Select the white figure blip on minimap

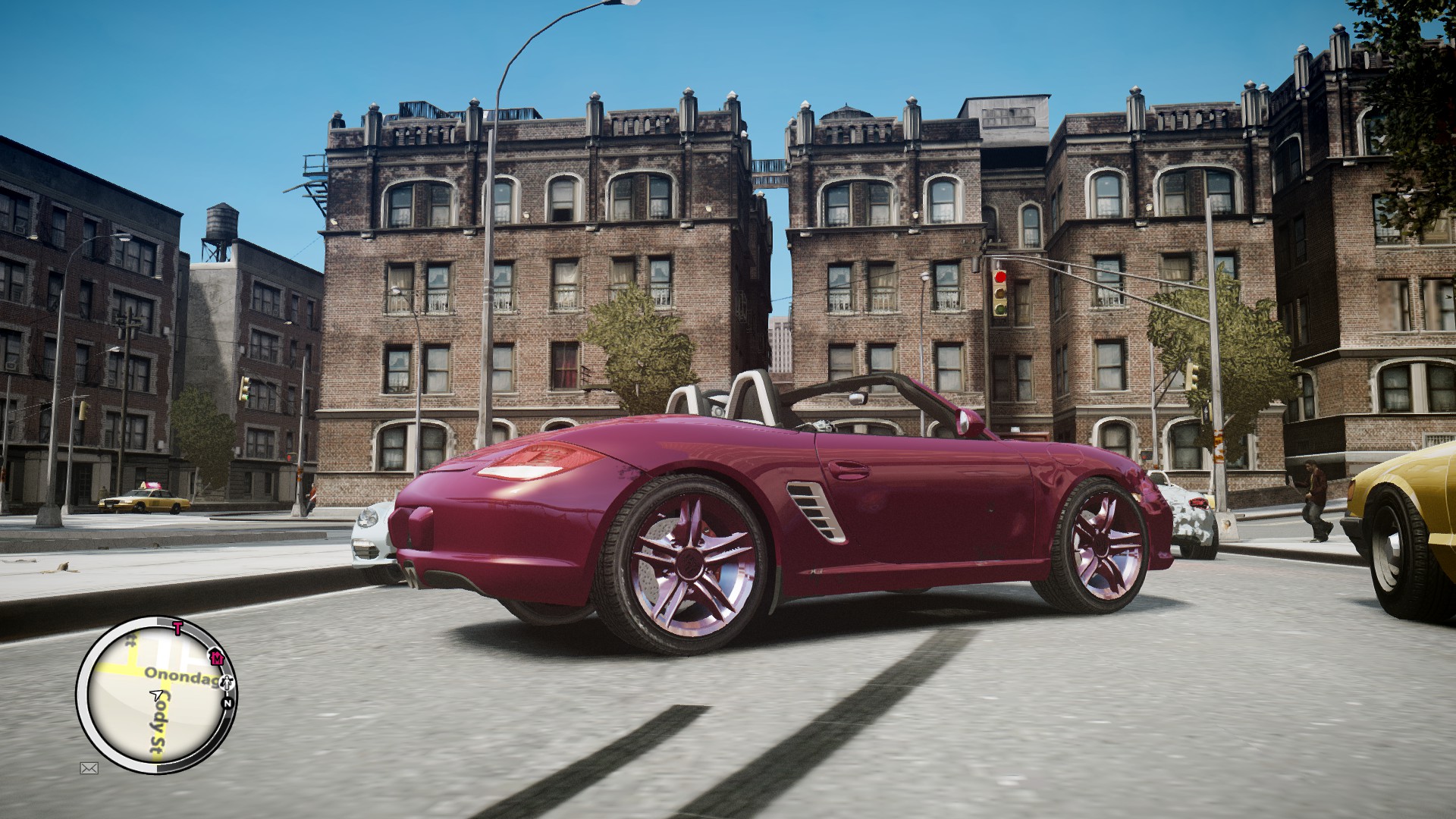click(229, 684)
